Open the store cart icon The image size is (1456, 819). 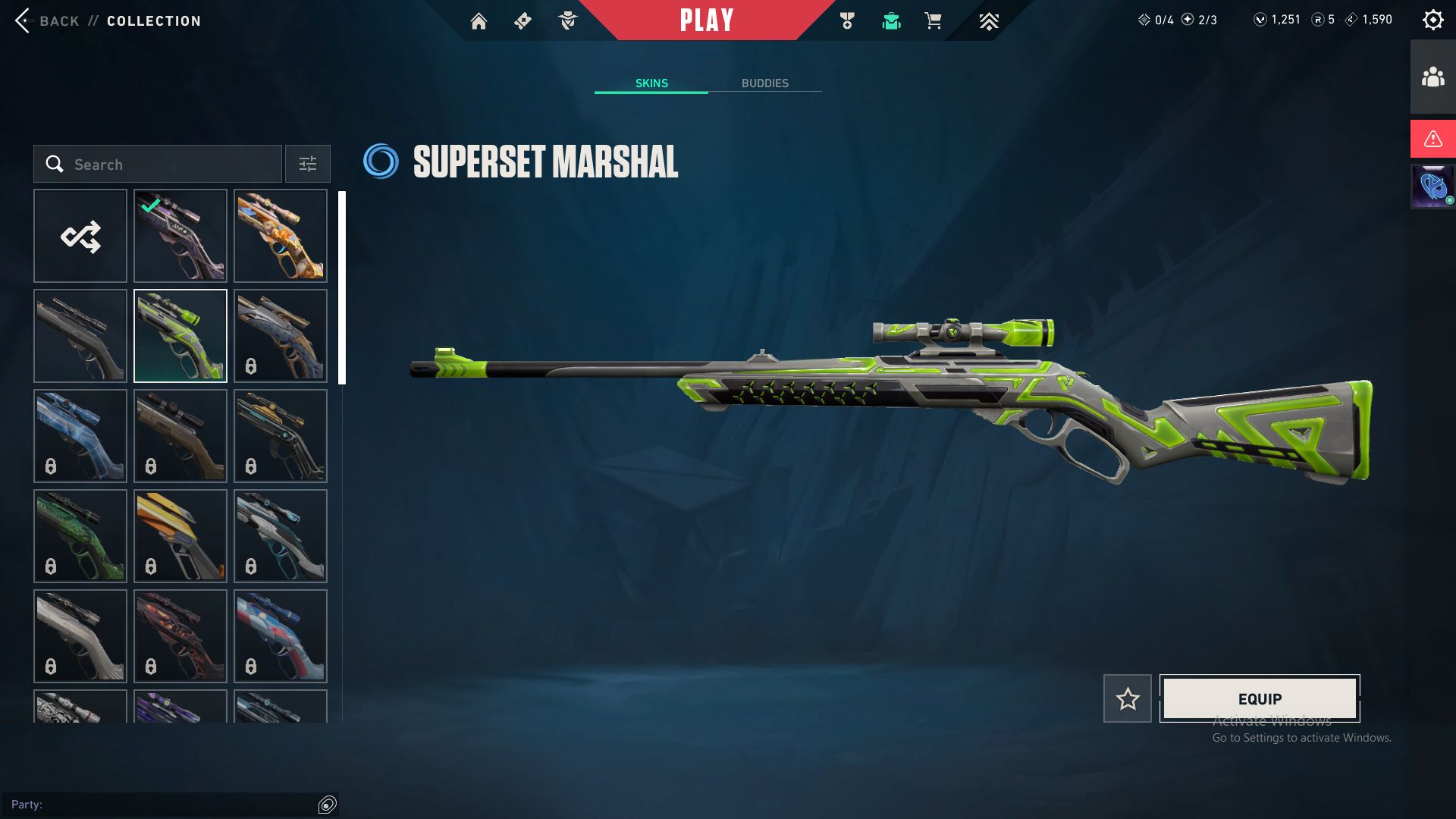(933, 21)
